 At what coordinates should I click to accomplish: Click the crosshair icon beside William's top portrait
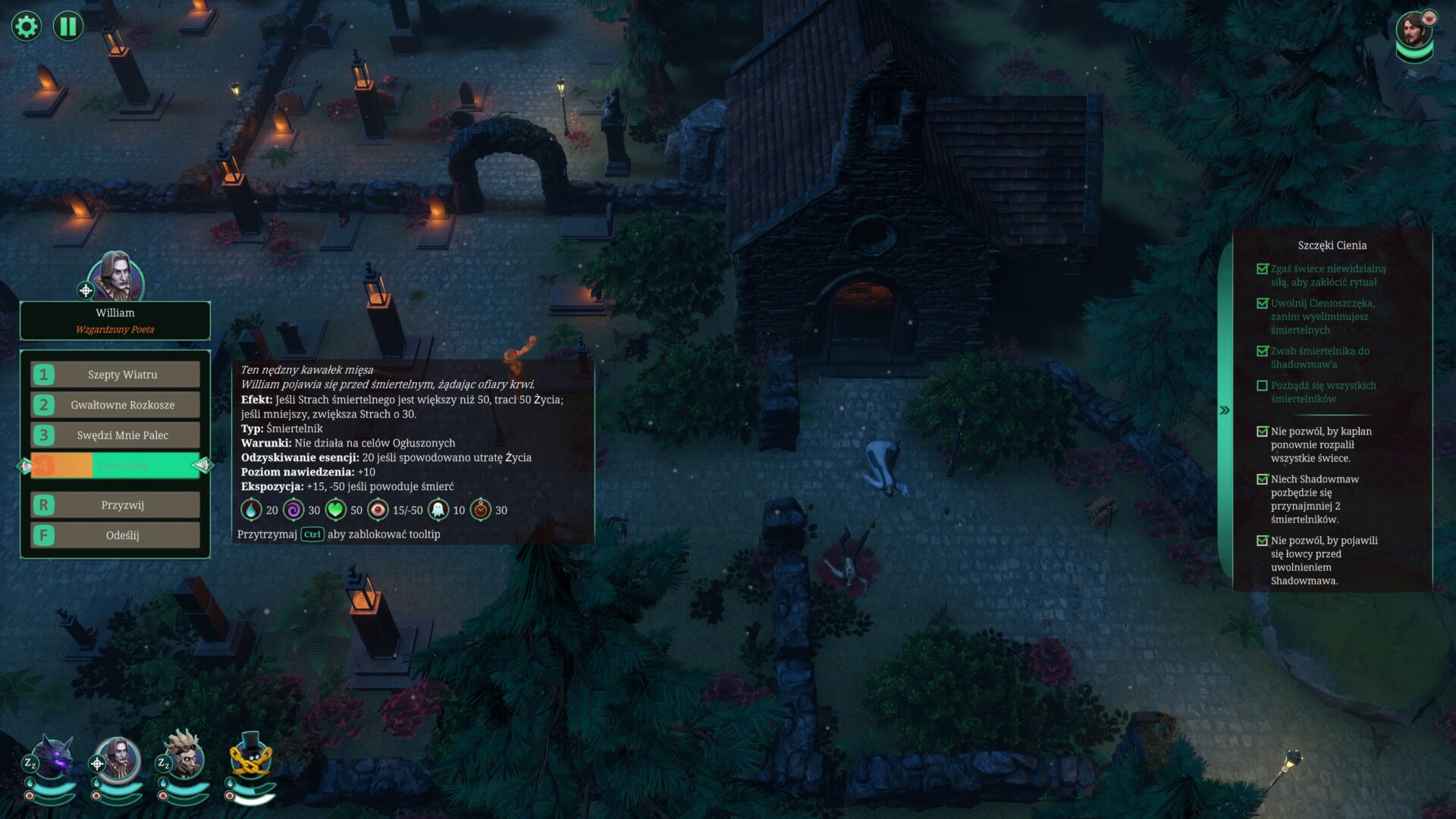[86, 290]
